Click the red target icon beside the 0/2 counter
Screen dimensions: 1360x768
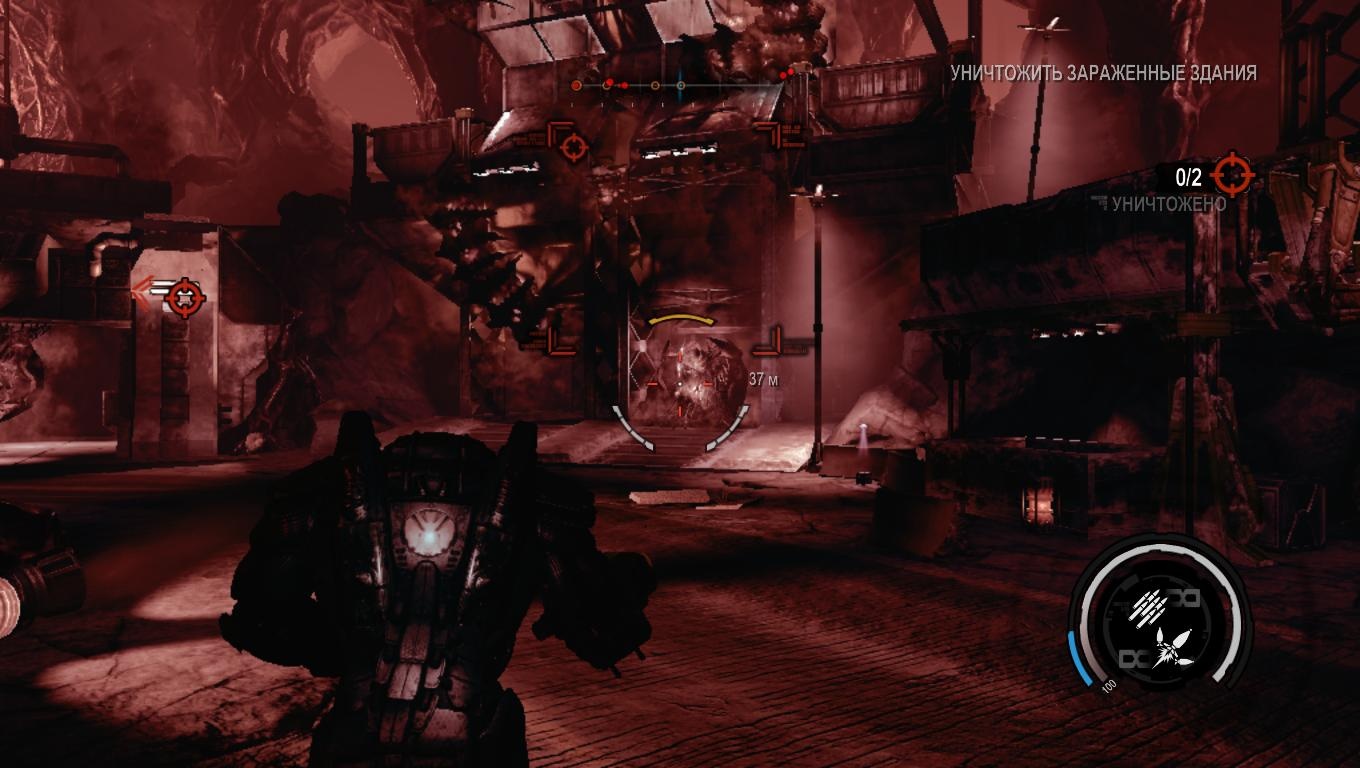[x=1232, y=177]
